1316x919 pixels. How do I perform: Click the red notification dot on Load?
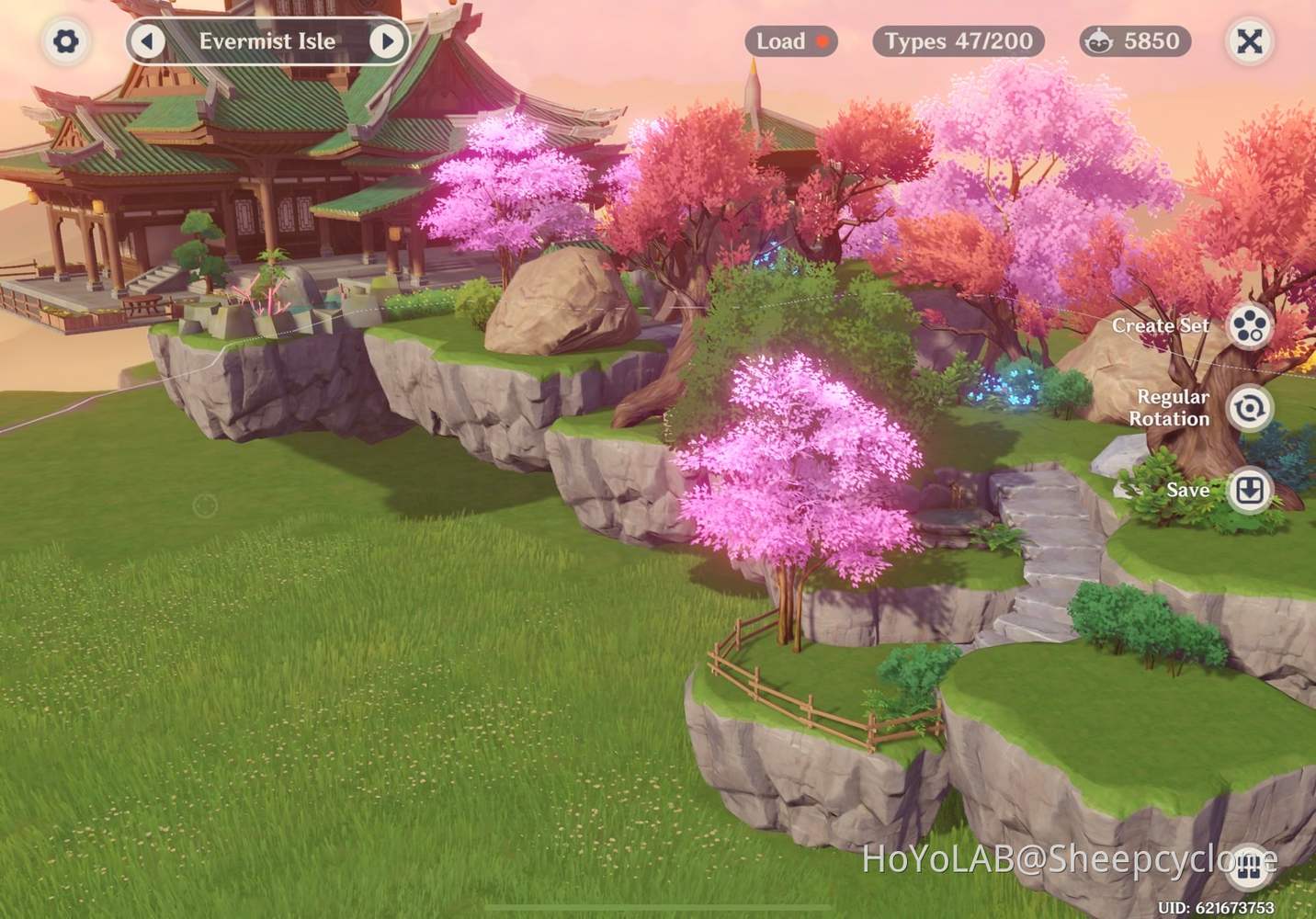[x=821, y=40]
